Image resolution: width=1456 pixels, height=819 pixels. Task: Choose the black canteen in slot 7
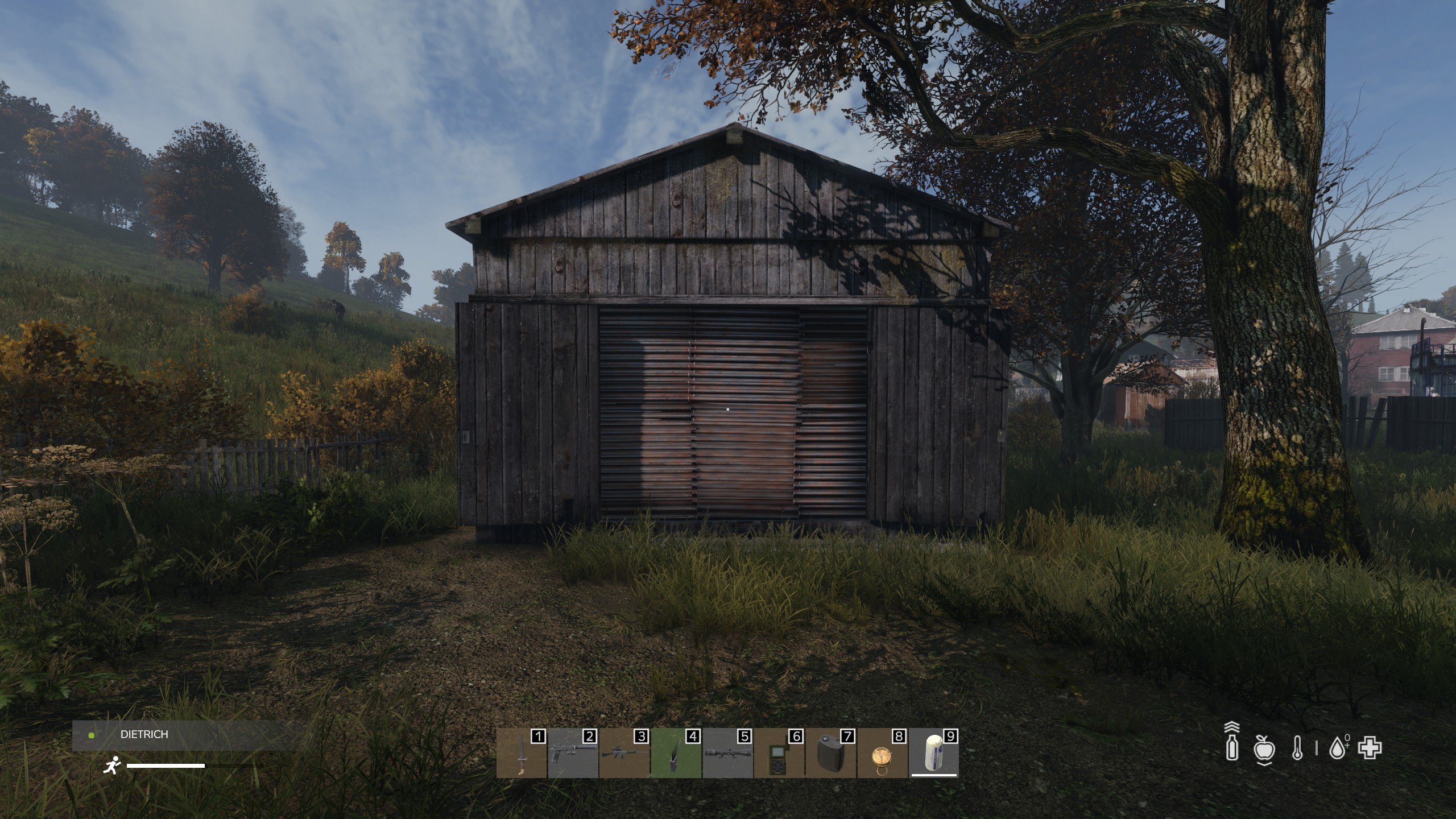830,754
